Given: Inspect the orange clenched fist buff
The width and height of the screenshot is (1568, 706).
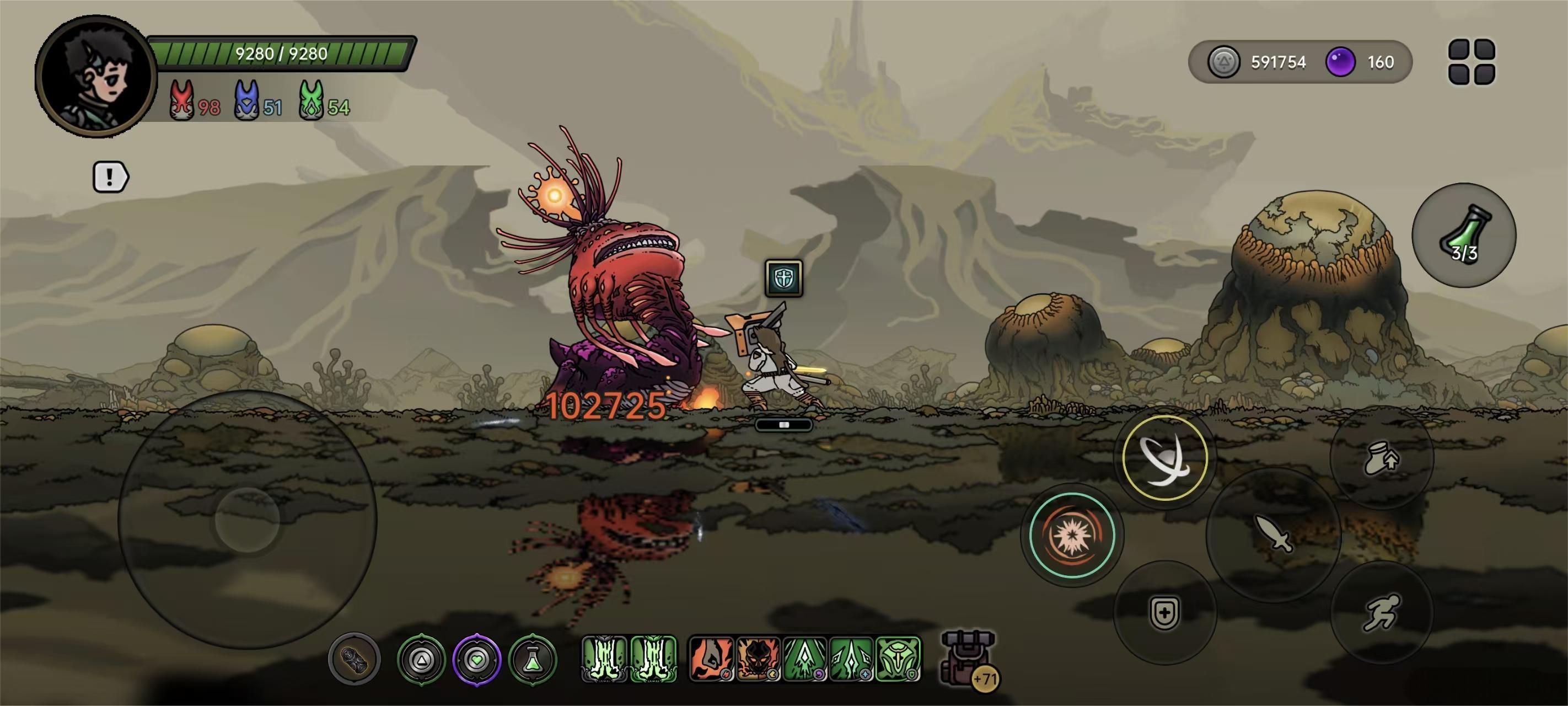Looking at the screenshot, I should coord(710,659).
